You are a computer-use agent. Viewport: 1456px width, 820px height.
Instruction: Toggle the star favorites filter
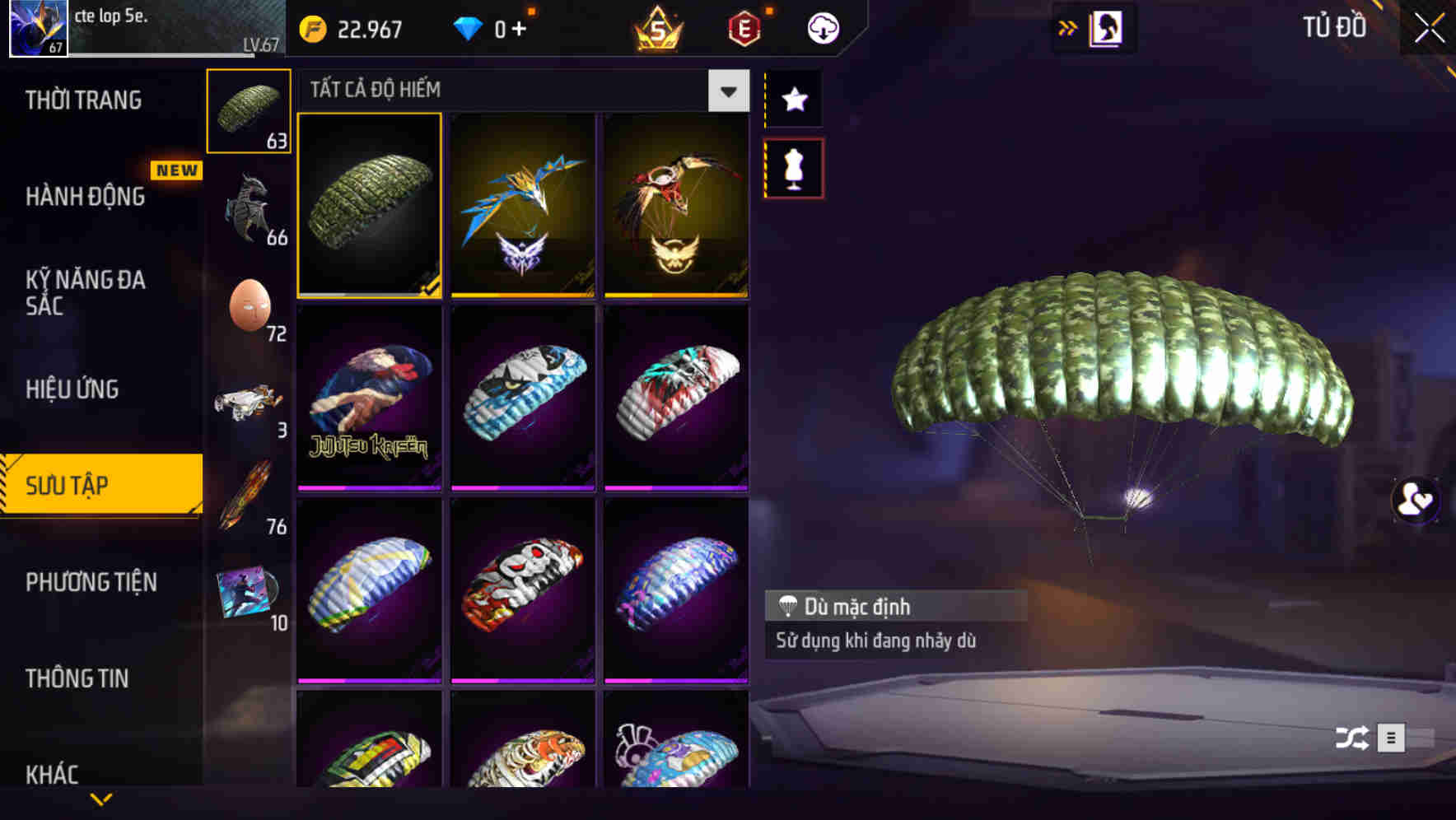[x=793, y=100]
